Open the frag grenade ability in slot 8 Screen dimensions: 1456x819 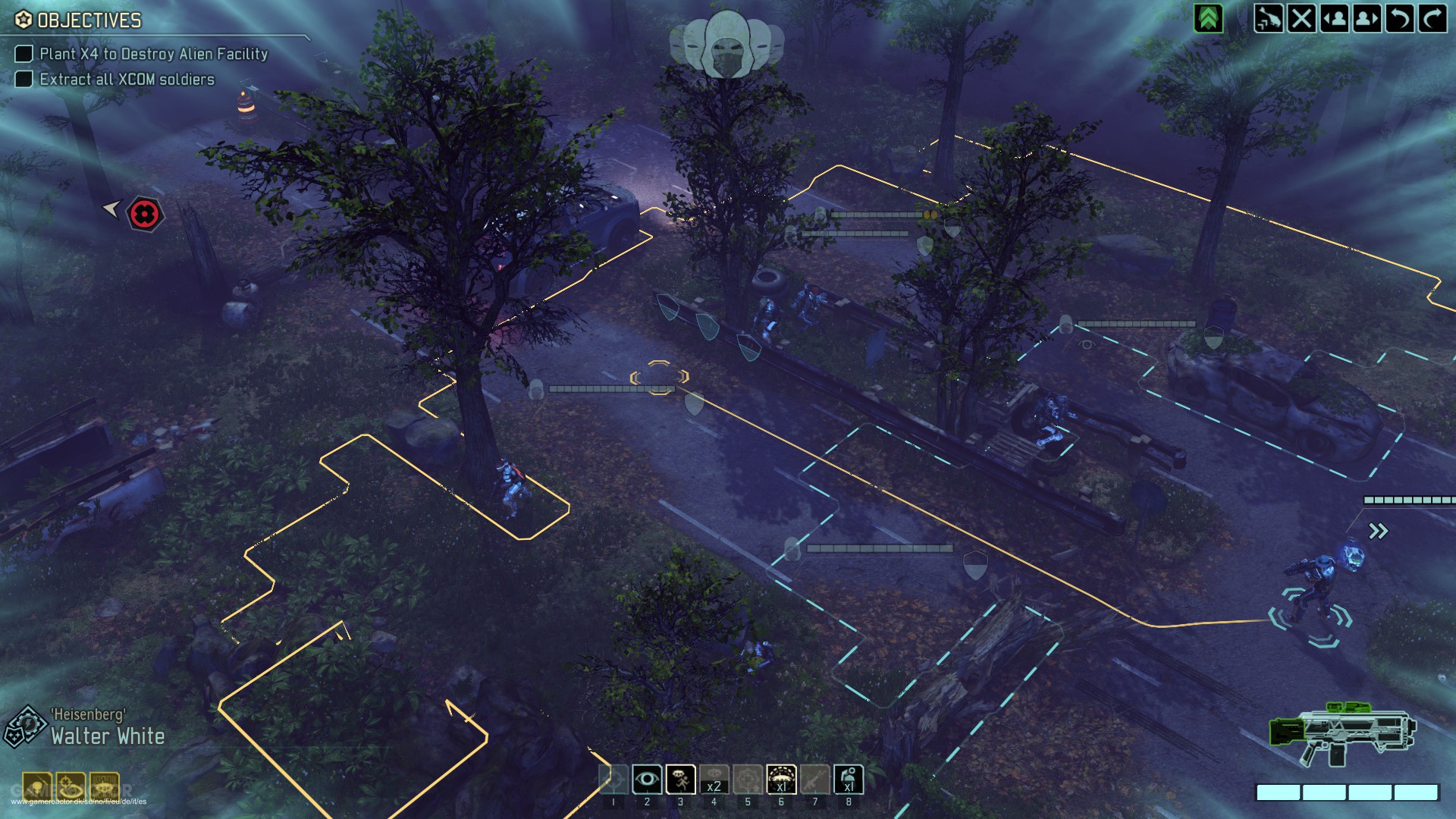pyautogui.click(x=849, y=780)
